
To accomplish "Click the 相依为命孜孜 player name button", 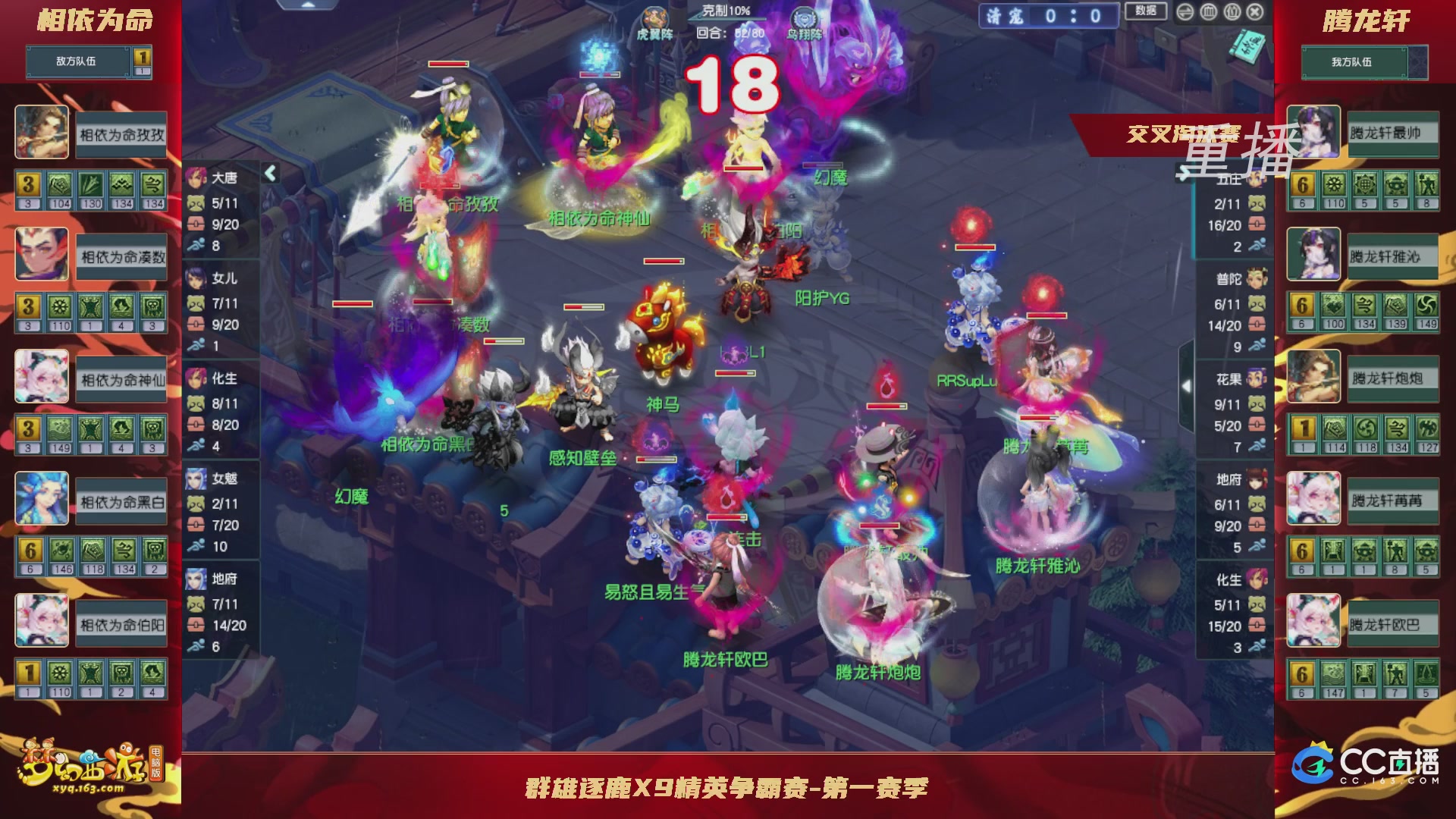I will point(120,133).
